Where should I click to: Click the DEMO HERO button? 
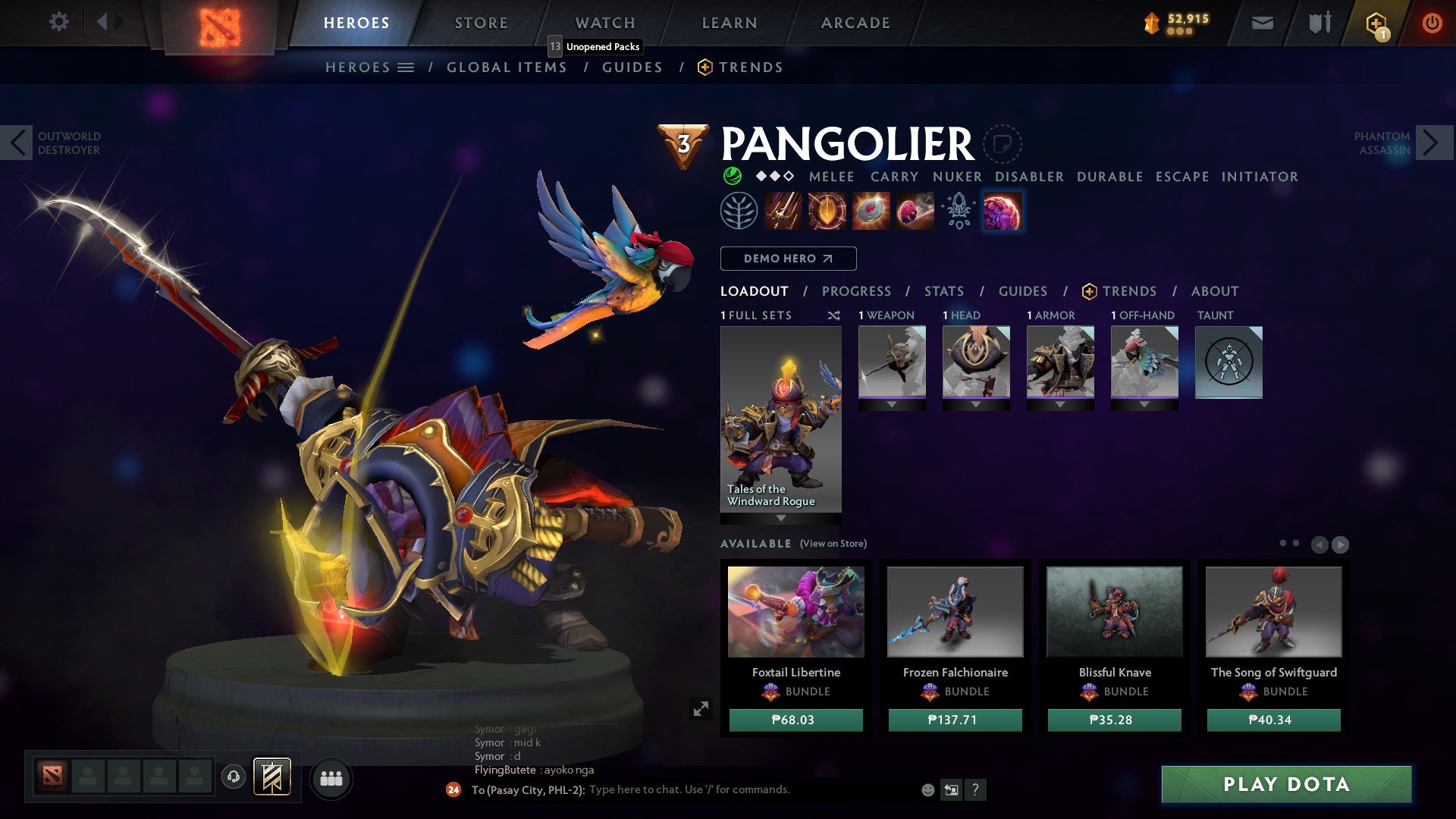point(788,258)
